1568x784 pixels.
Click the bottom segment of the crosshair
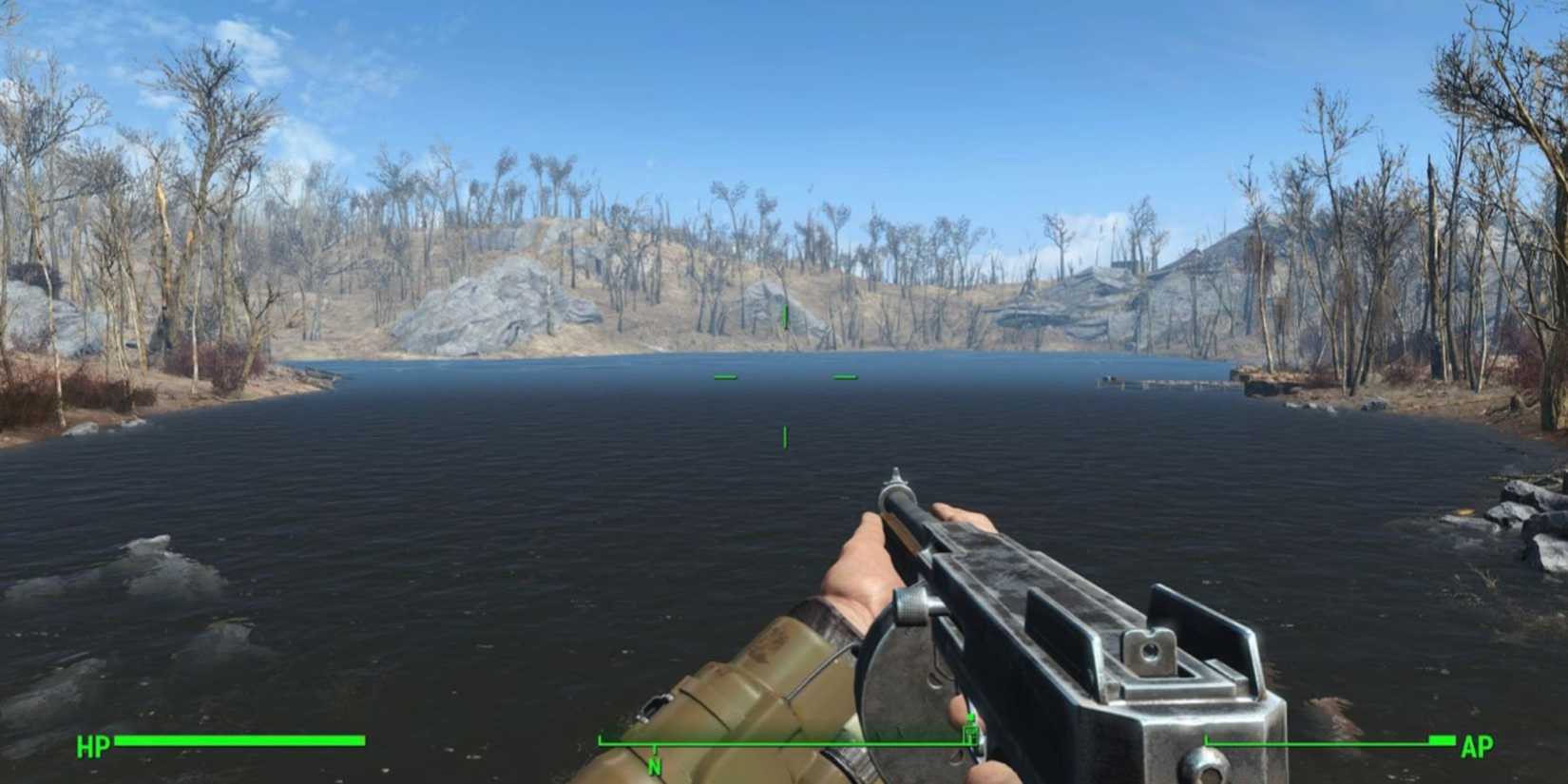coord(784,437)
